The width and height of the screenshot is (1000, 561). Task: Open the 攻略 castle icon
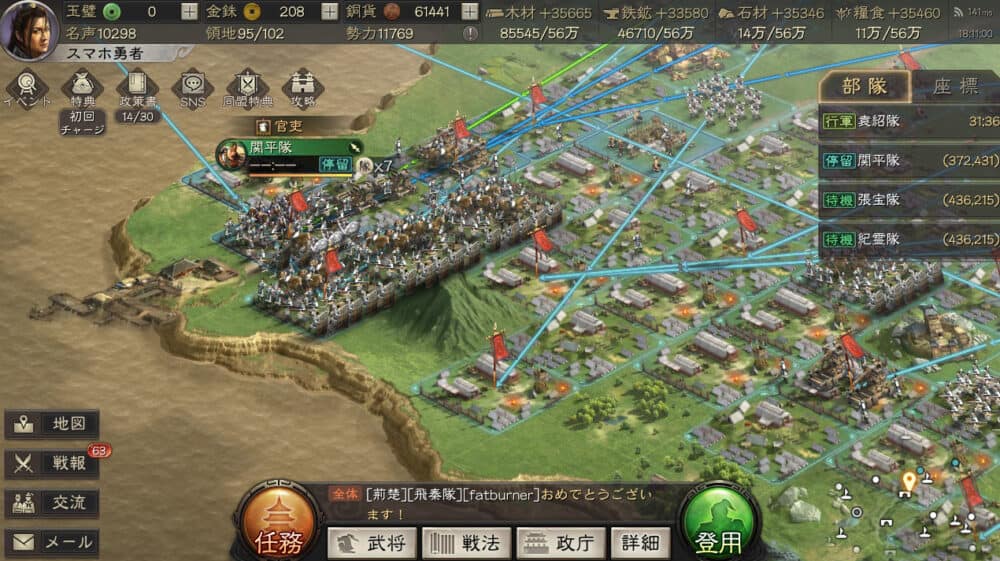coord(303,87)
